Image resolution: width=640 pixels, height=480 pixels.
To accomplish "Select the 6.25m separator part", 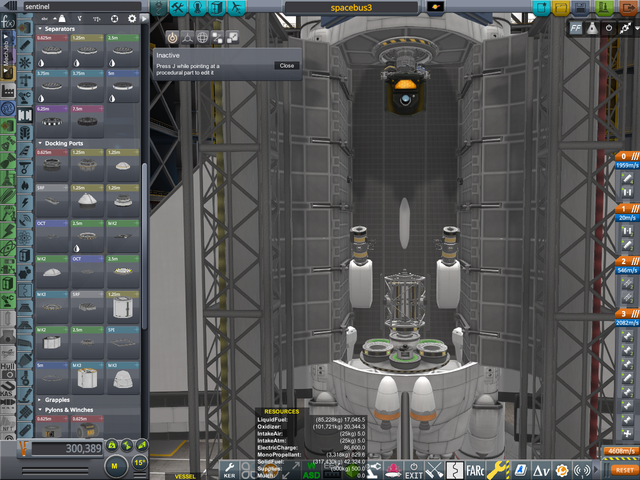I will 52,118.
